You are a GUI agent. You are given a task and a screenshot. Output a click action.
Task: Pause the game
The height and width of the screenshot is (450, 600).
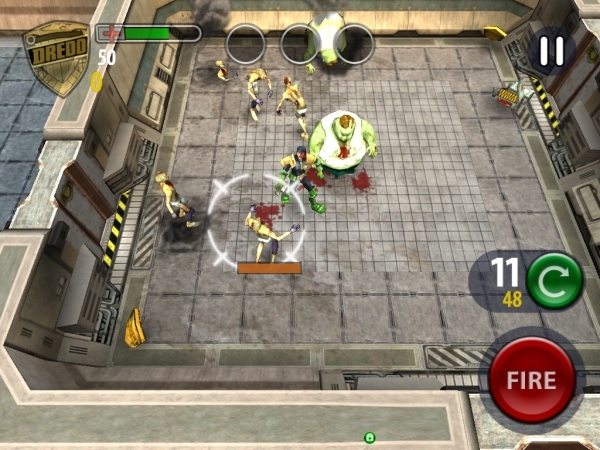[550, 51]
